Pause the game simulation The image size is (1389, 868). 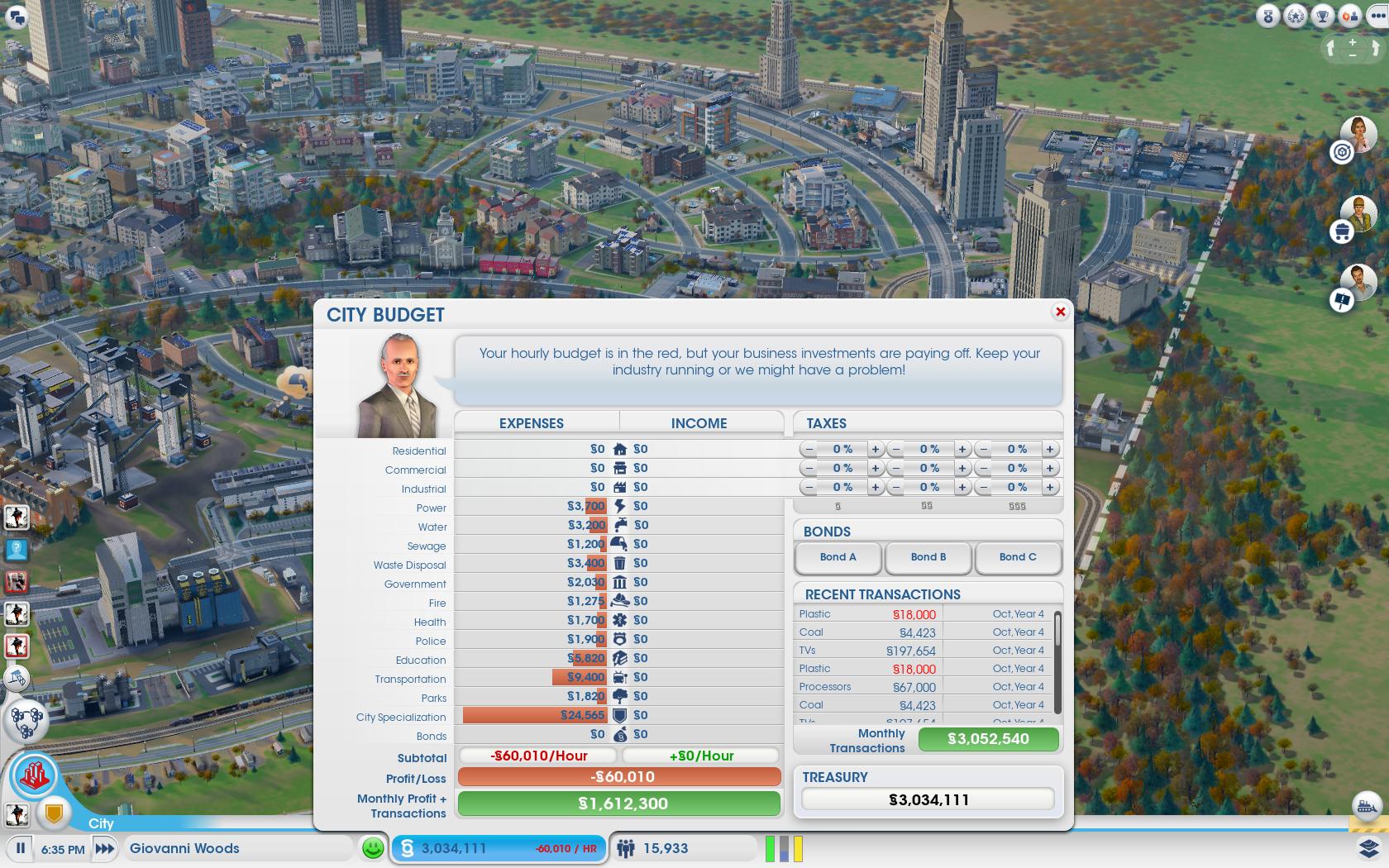pyautogui.click(x=19, y=847)
